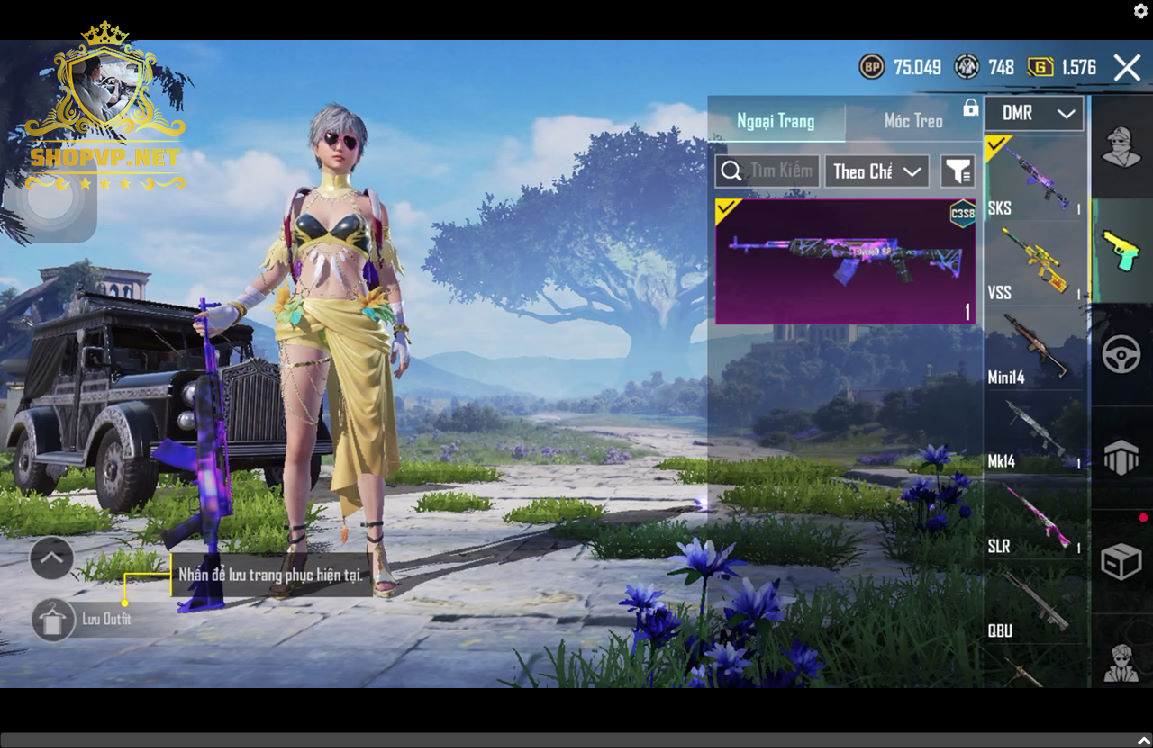
Task: Open the locked Móc Treo tab
Action: pos(914,121)
